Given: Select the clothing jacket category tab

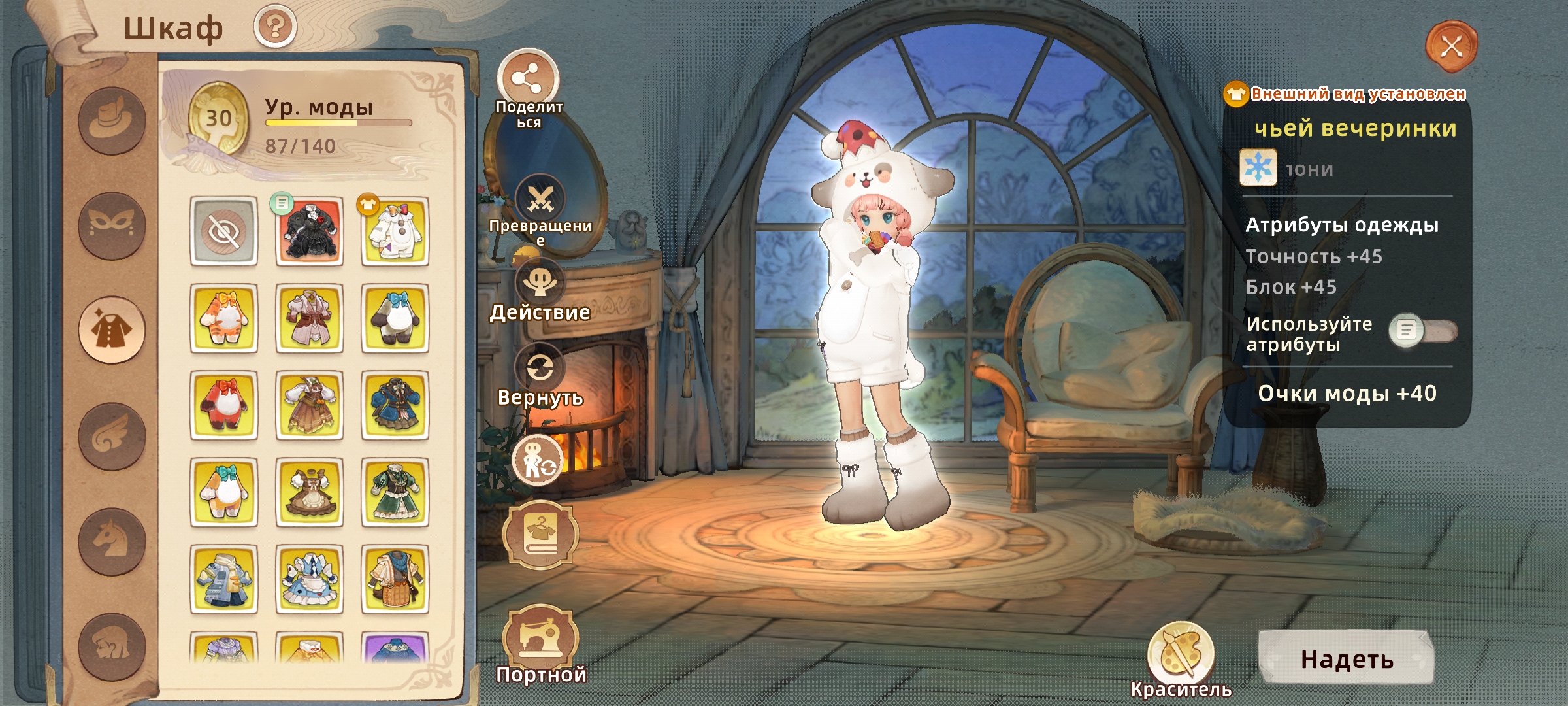Looking at the screenshot, I should [x=112, y=330].
